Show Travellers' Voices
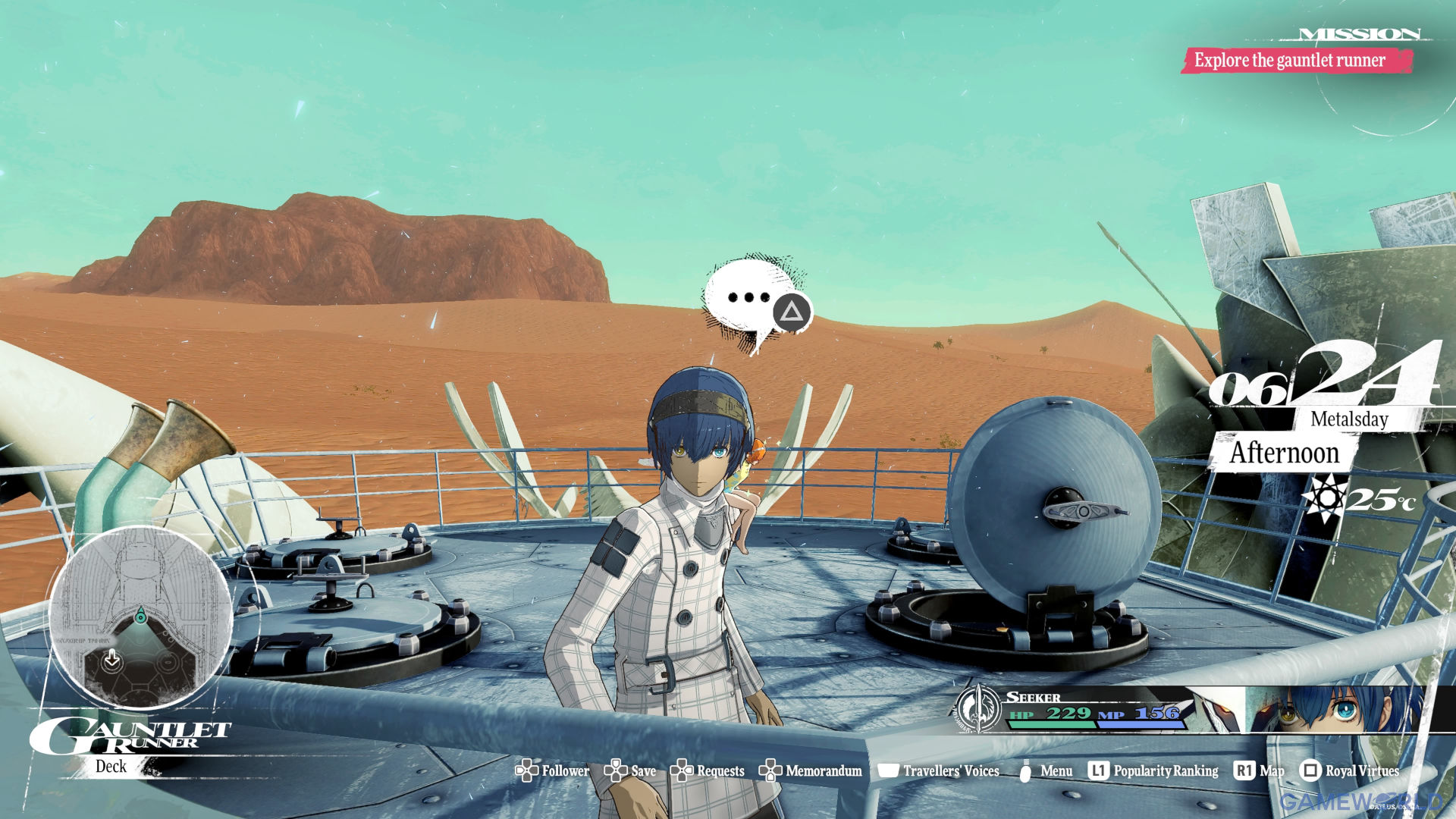Image resolution: width=1456 pixels, height=819 pixels. point(939,770)
